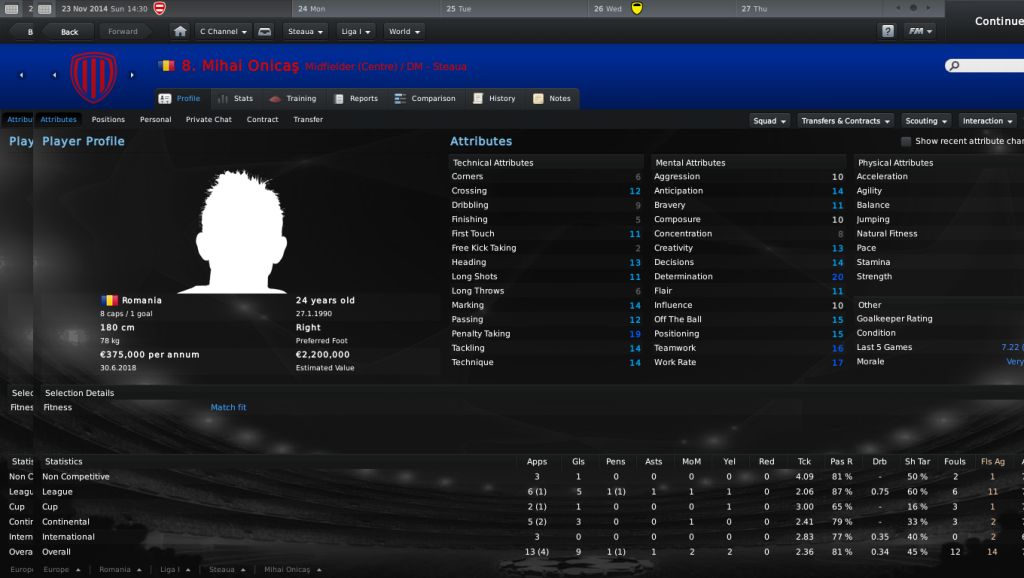Open the Contract sub-tab
Screen dimensions: 1024x578
pos(262,120)
